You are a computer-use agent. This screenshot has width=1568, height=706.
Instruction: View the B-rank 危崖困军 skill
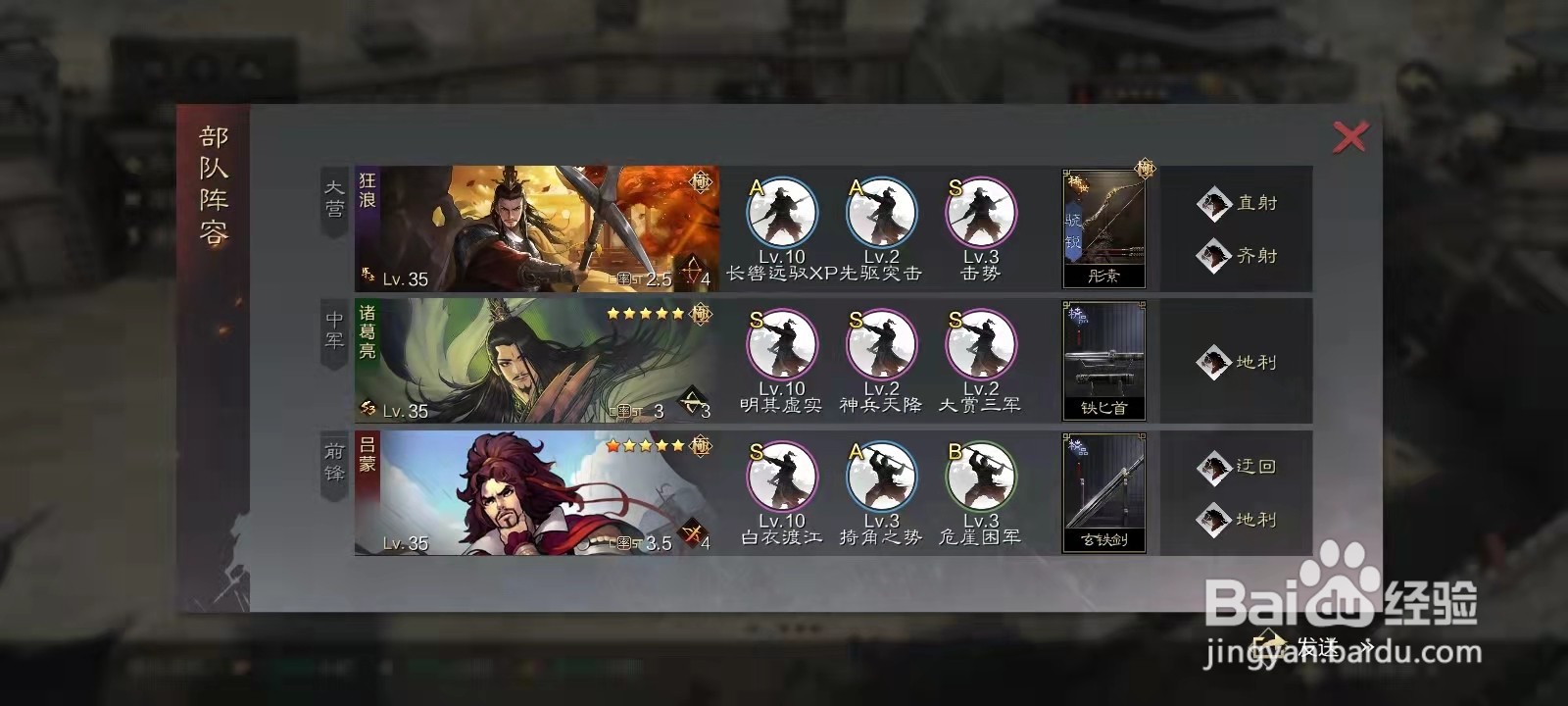point(979,480)
